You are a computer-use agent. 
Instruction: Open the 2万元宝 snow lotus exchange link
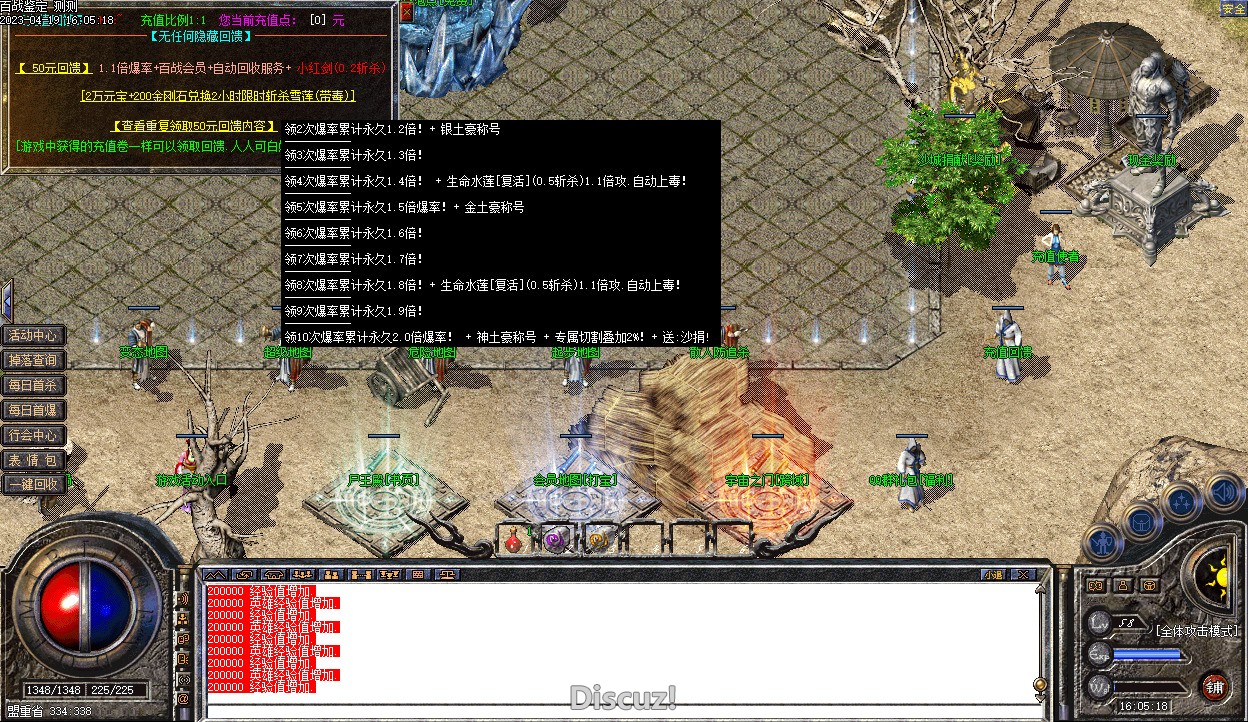click(218, 96)
